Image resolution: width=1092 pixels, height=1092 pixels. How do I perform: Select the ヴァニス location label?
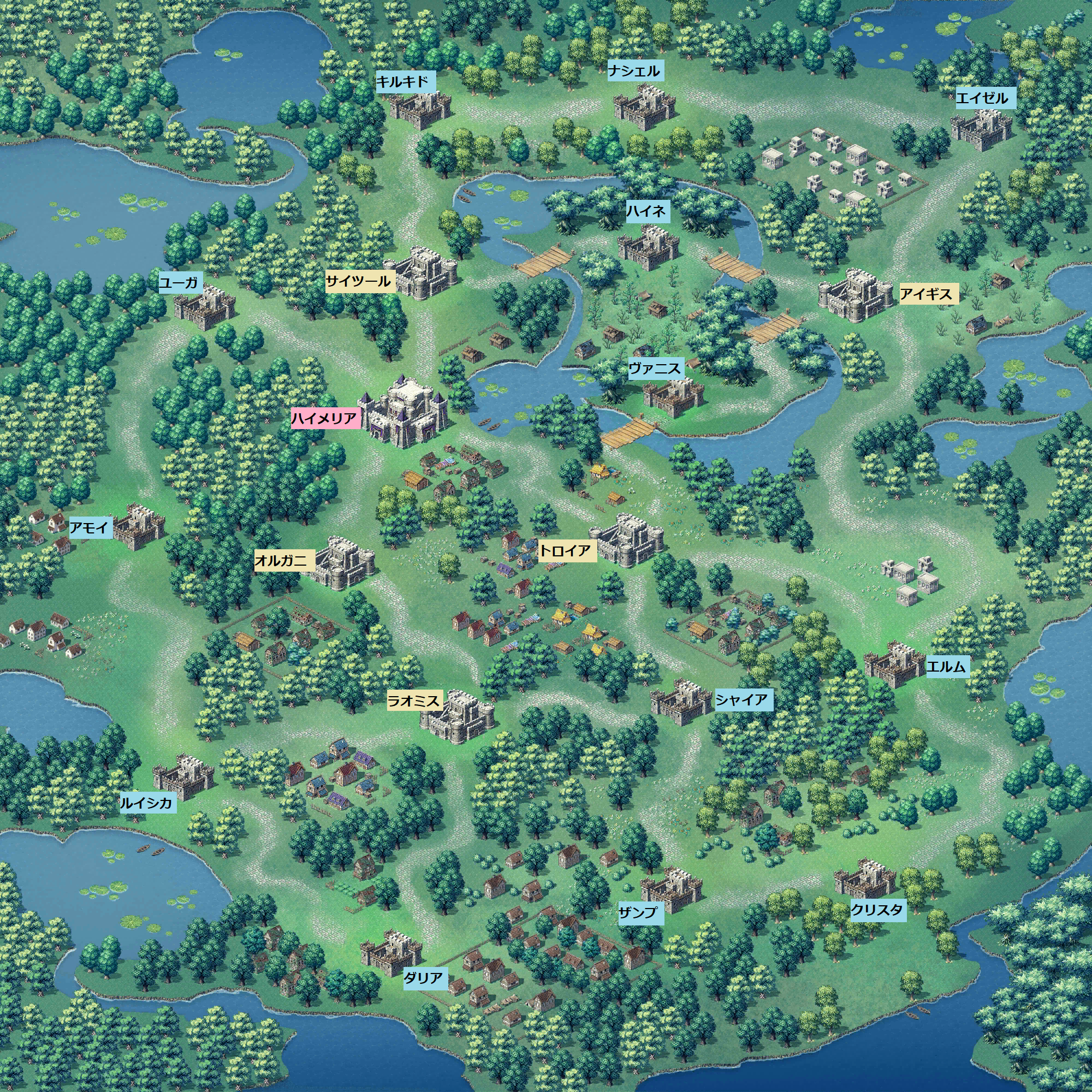tap(656, 370)
